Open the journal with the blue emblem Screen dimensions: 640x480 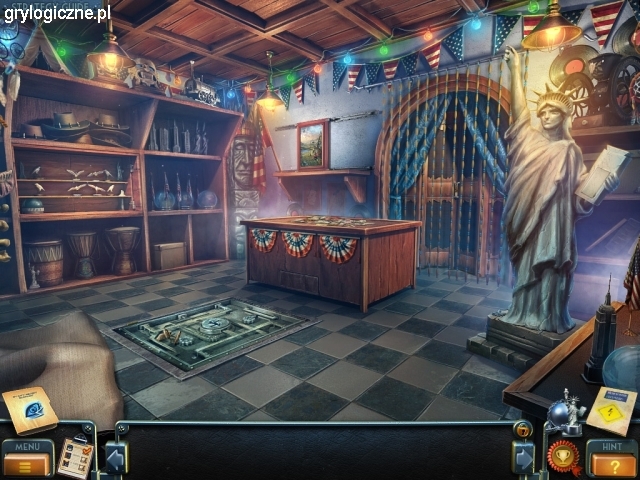[x=29, y=410]
